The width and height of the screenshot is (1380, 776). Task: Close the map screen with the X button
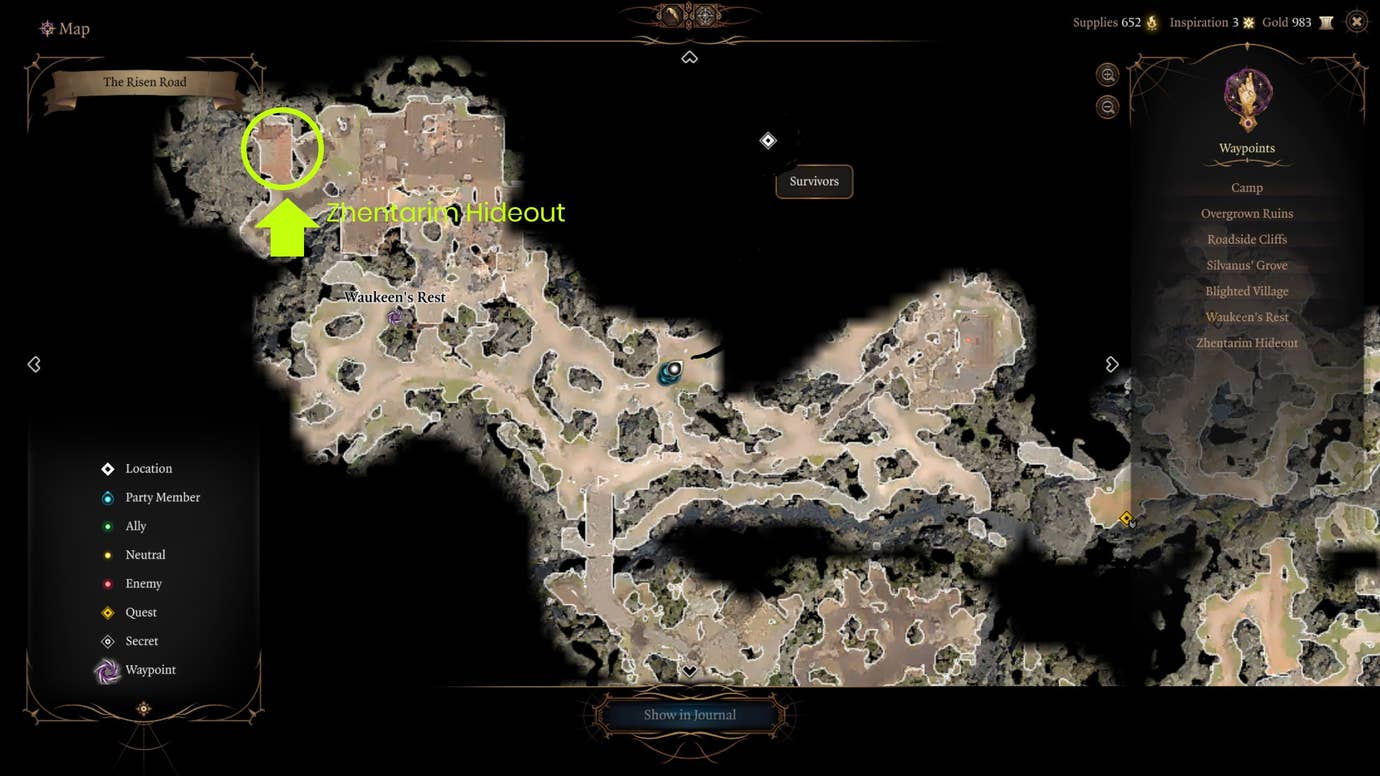tap(1356, 20)
